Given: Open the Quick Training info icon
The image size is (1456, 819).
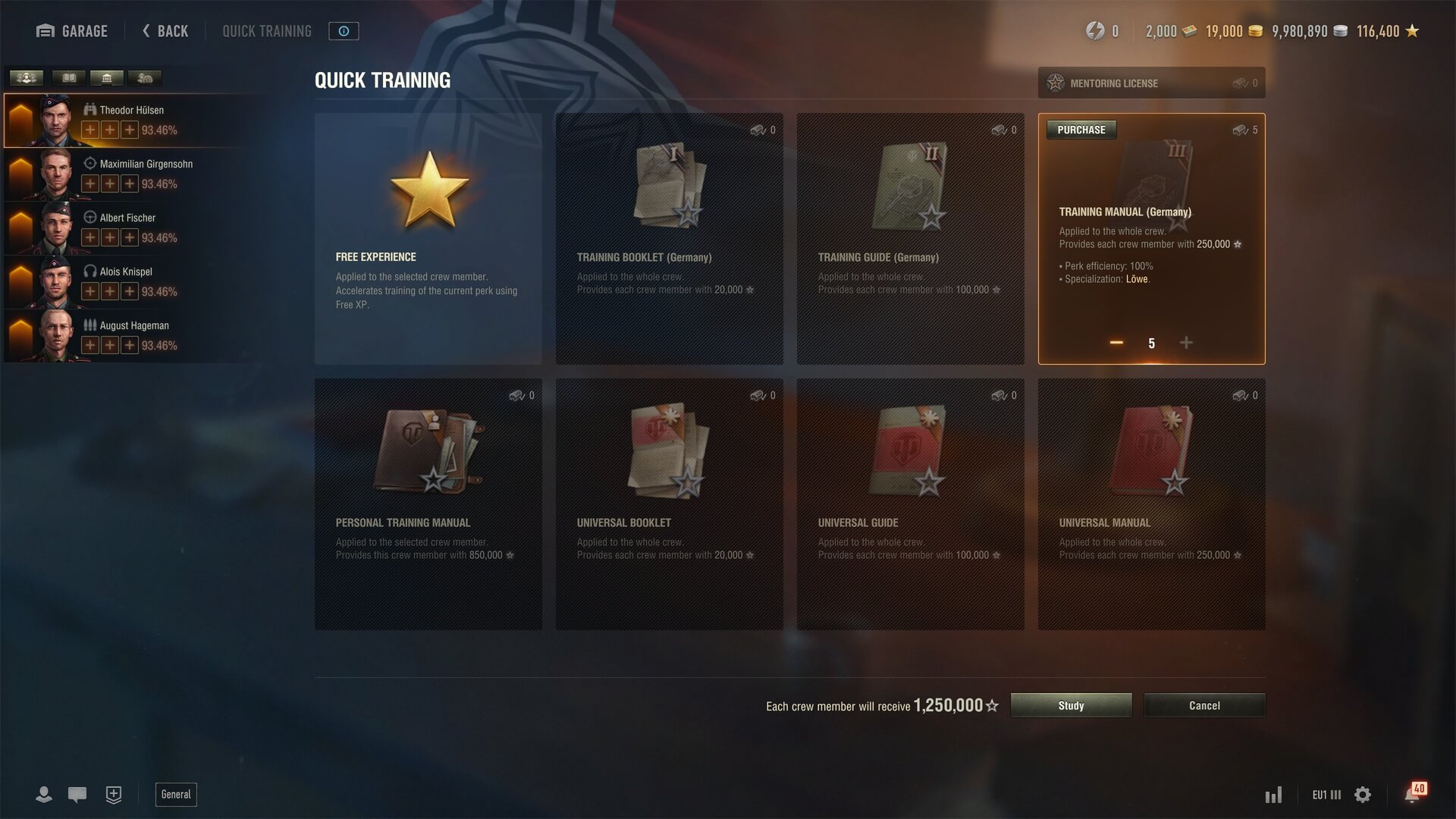Looking at the screenshot, I should (344, 31).
